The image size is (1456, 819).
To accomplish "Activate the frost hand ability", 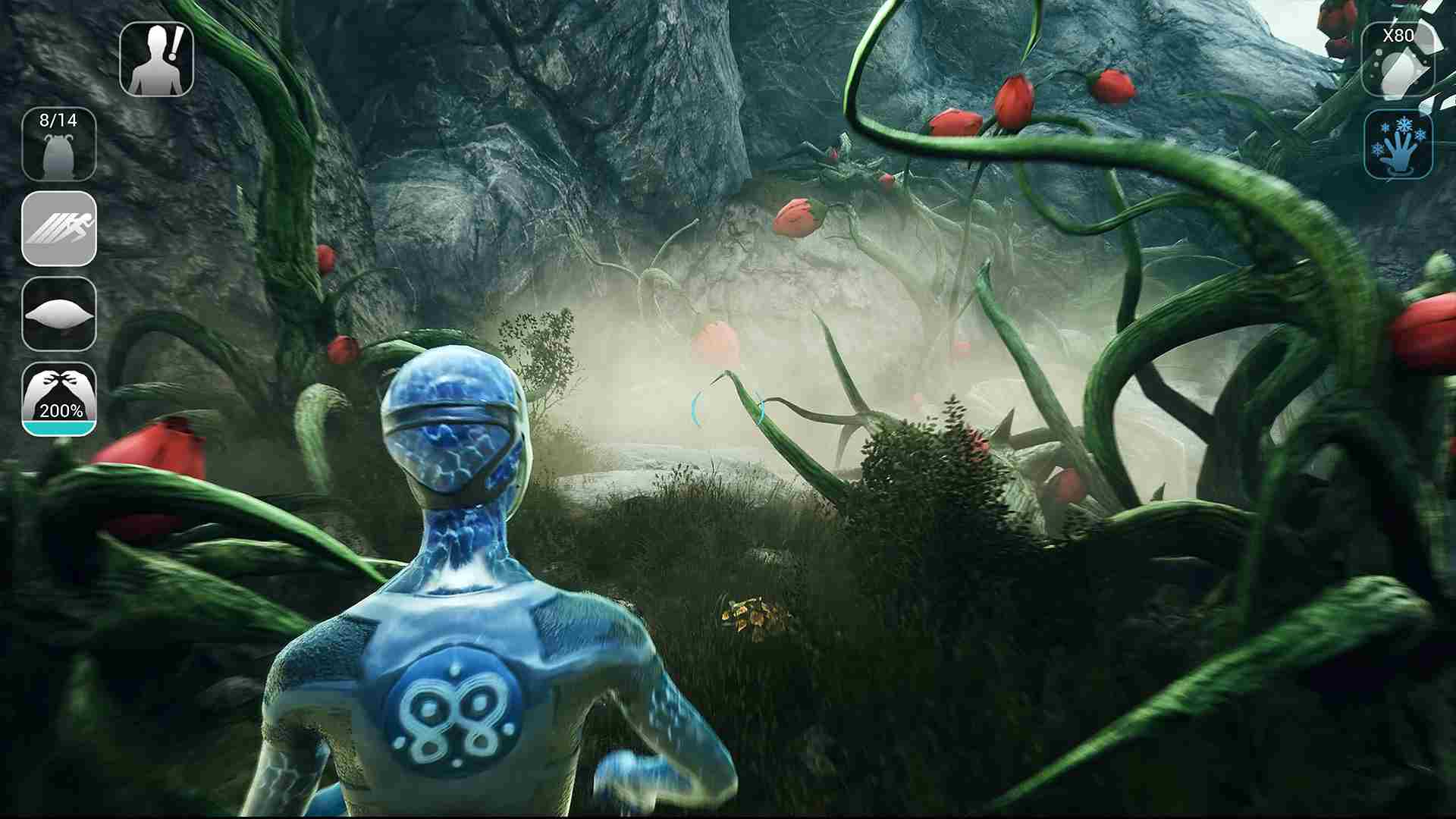I will (x=1399, y=146).
